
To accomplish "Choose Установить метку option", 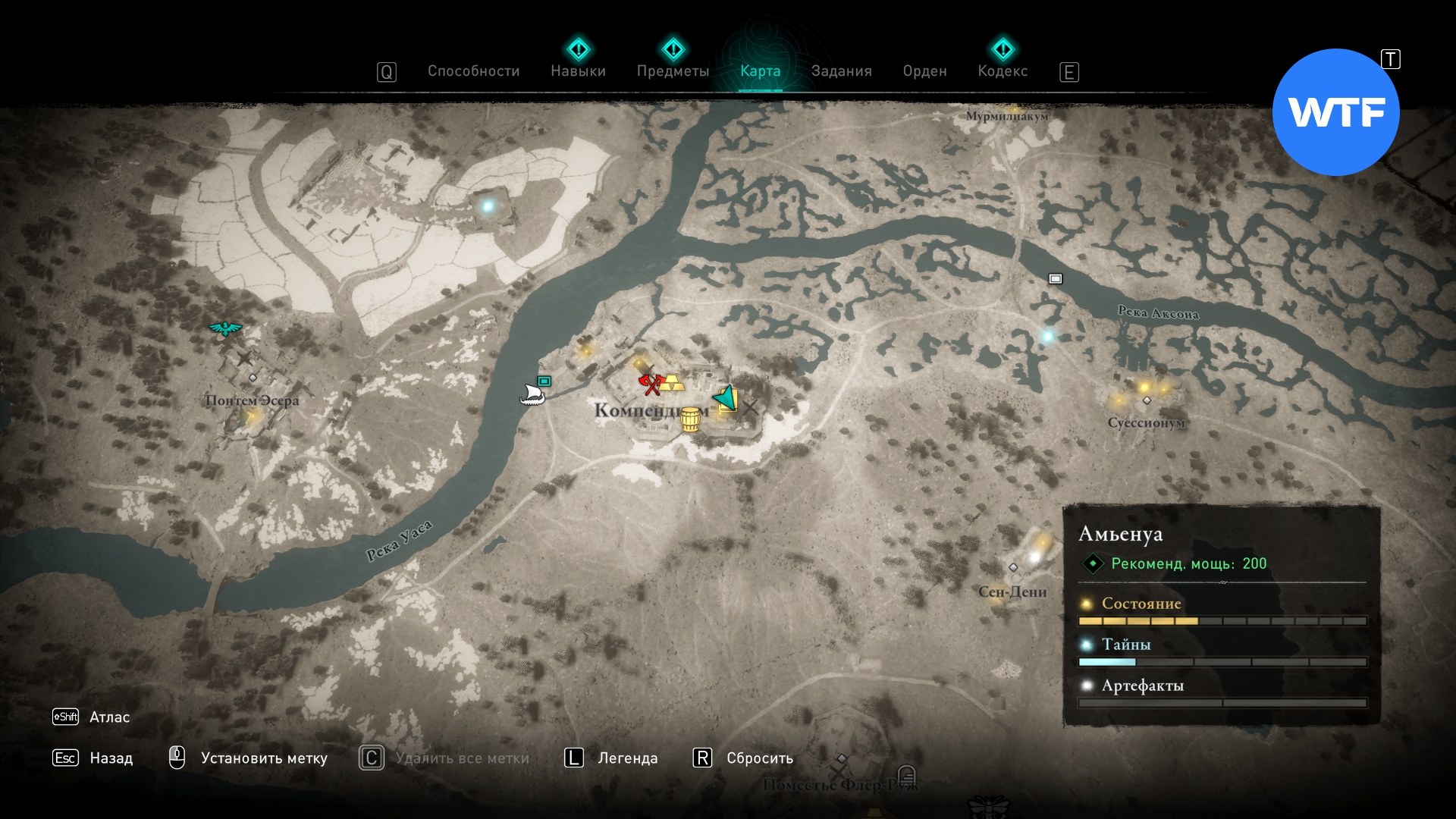I will 263,758.
